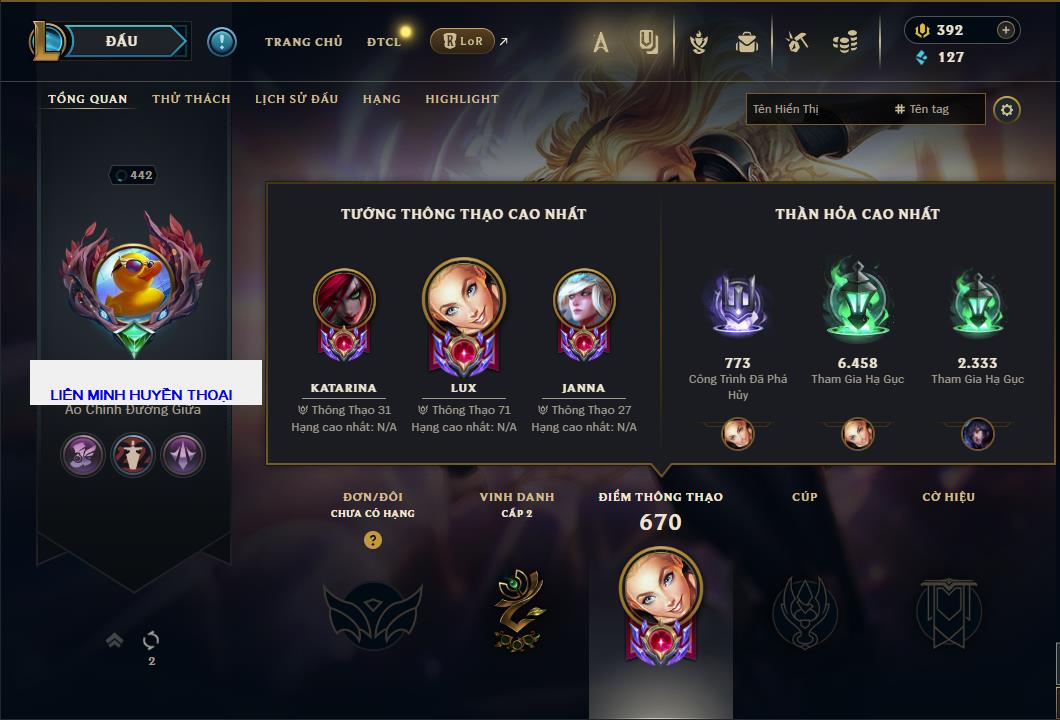Select the HẠNG tab
Image resolution: width=1060 pixels, height=720 pixels.
(x=381, y=99)
